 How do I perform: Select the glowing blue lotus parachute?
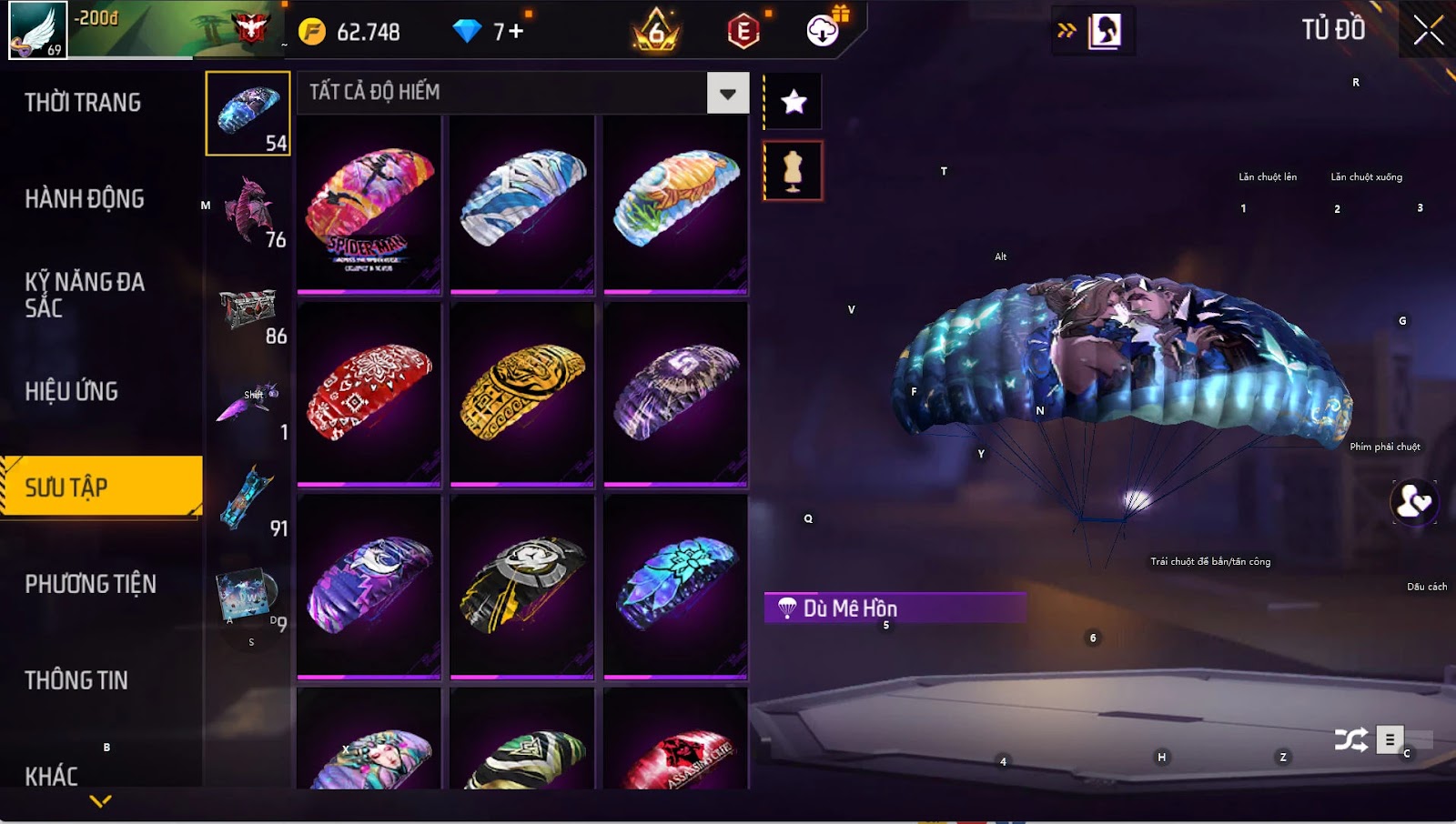coord(675,585)
